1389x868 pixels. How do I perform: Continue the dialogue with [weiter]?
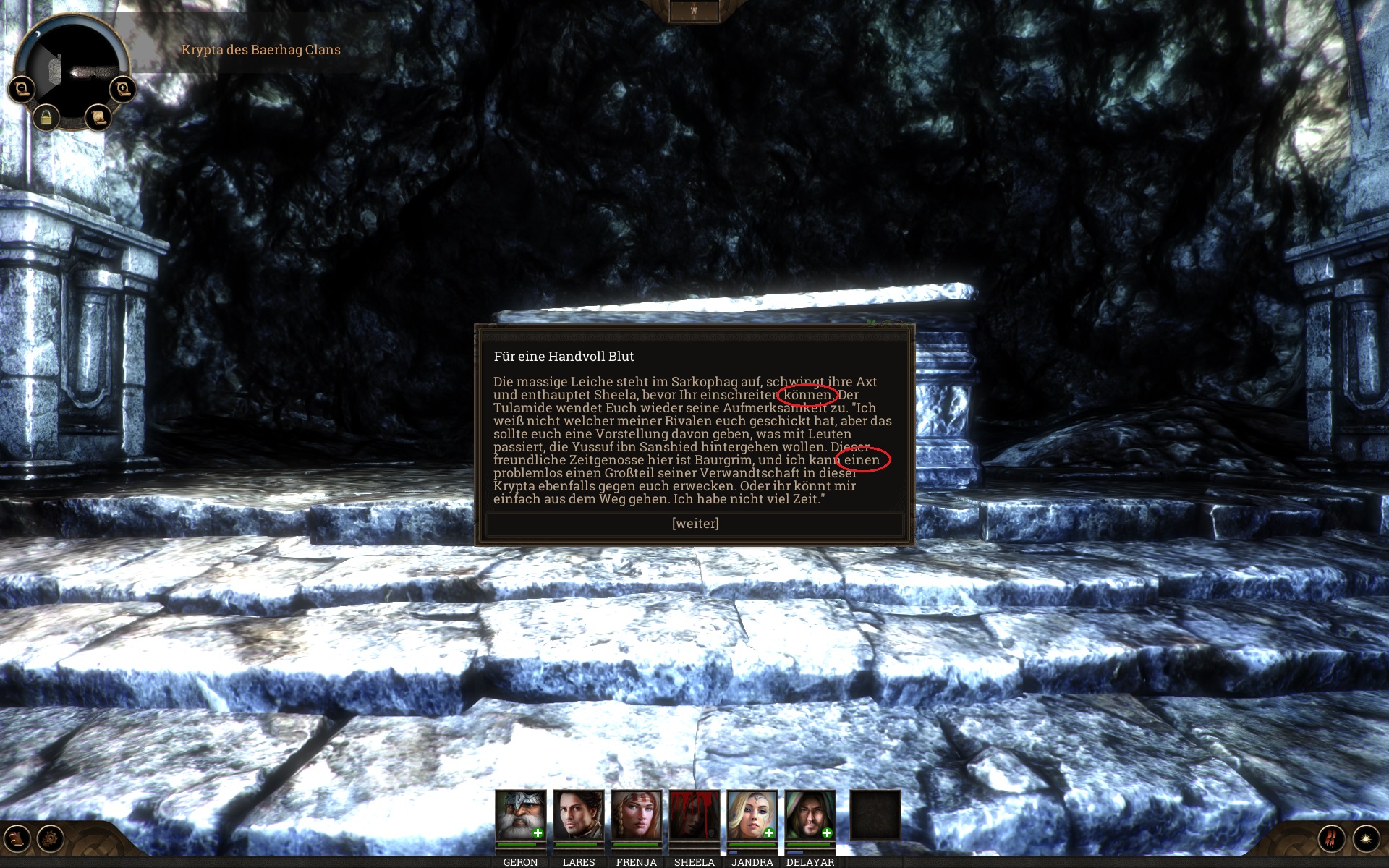pyautogui.click(x=694, y=524)
